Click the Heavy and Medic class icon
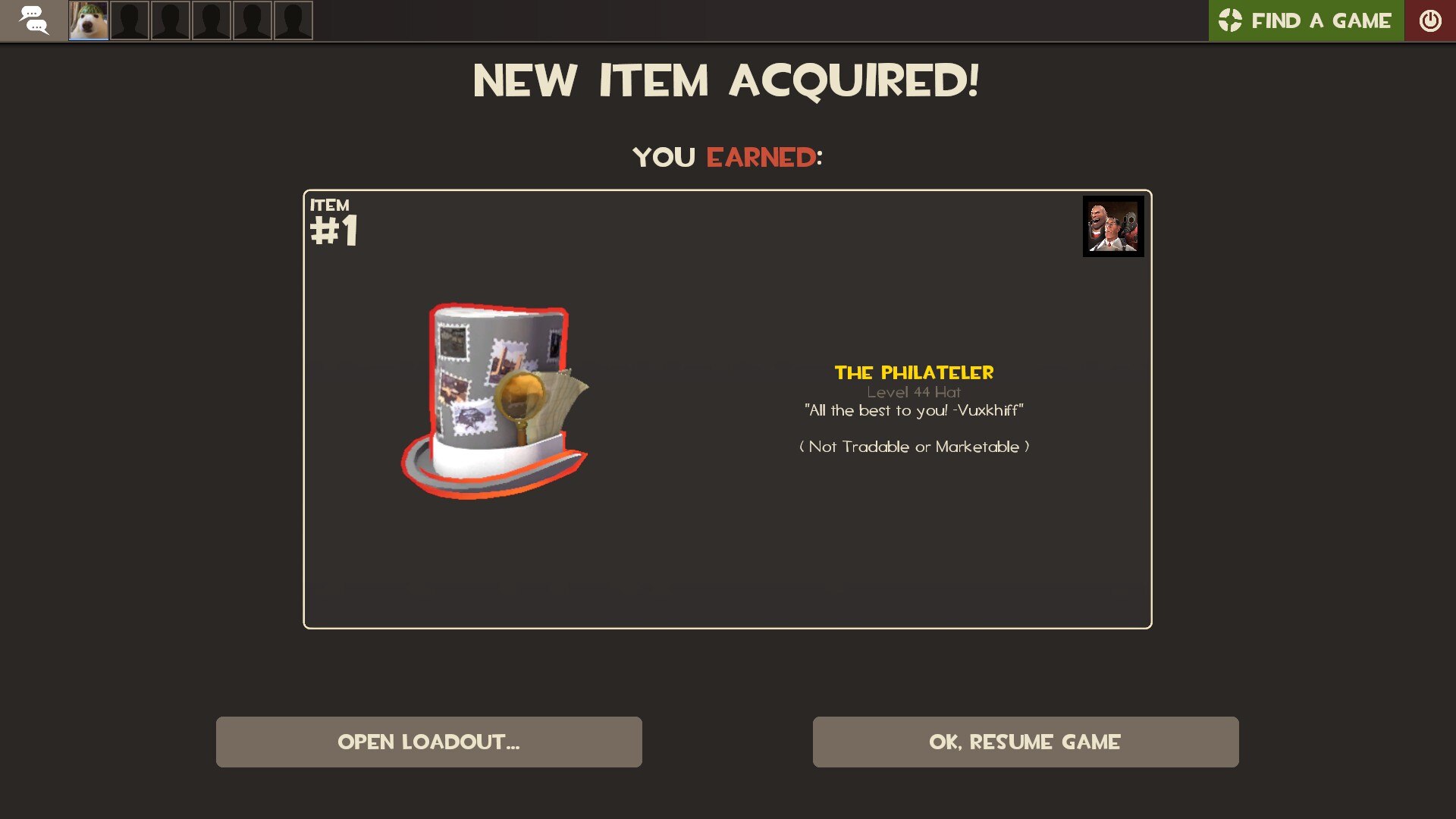This screenshot has height=819, width=1456. coord(1112,226)
